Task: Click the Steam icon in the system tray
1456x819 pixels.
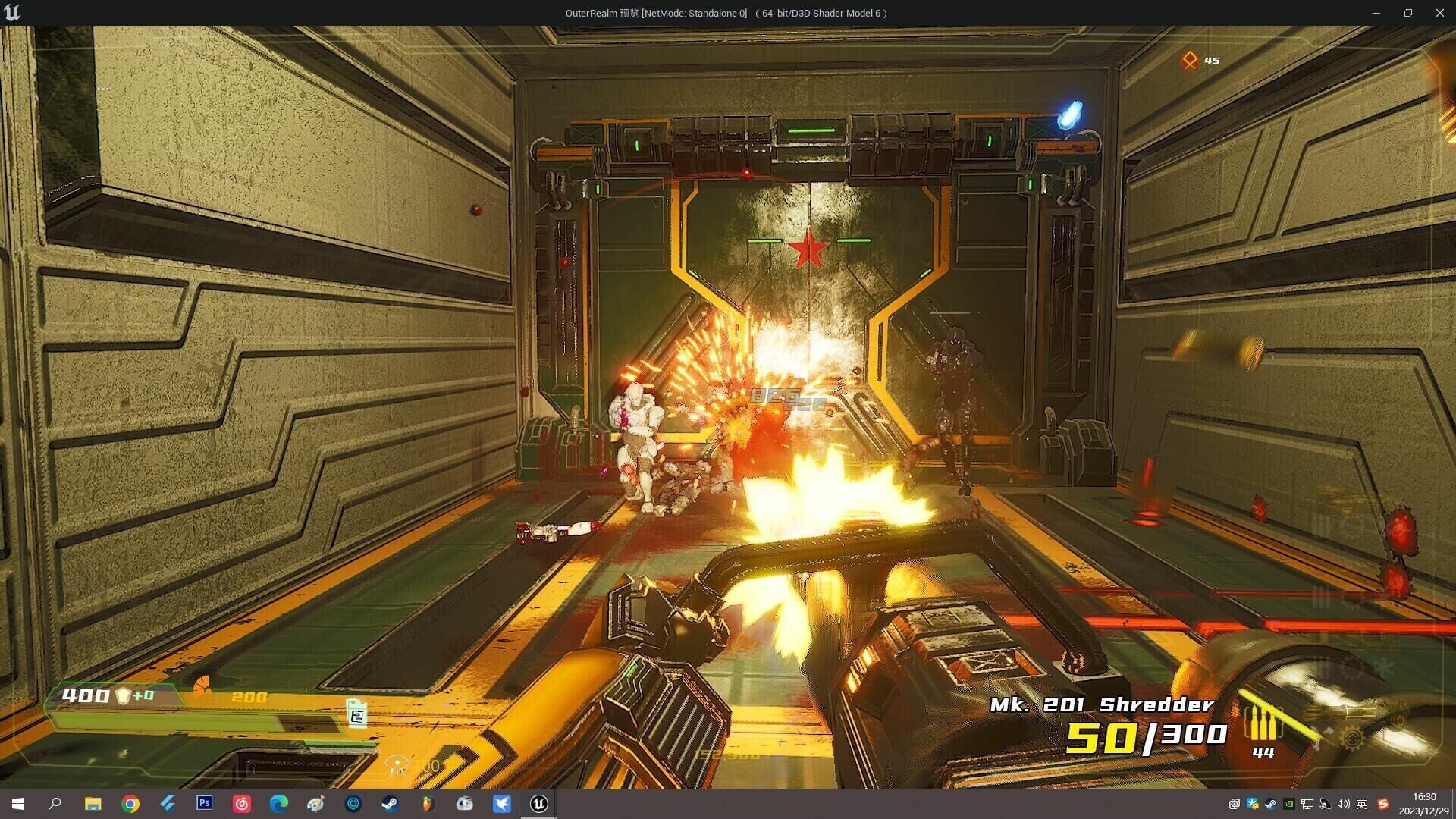Action: [x=1270, y=804]
